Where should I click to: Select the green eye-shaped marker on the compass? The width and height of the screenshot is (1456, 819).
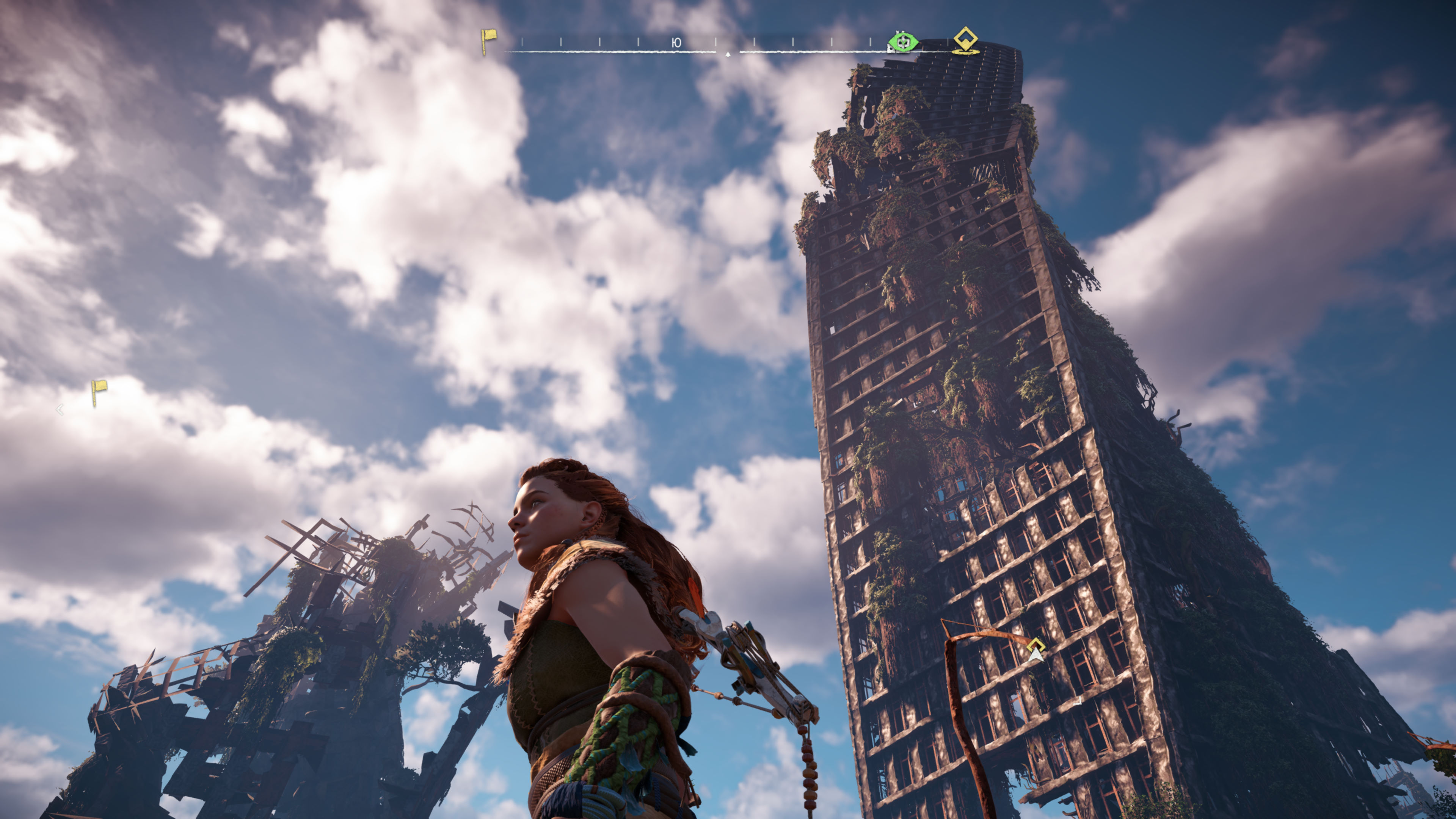903,42
